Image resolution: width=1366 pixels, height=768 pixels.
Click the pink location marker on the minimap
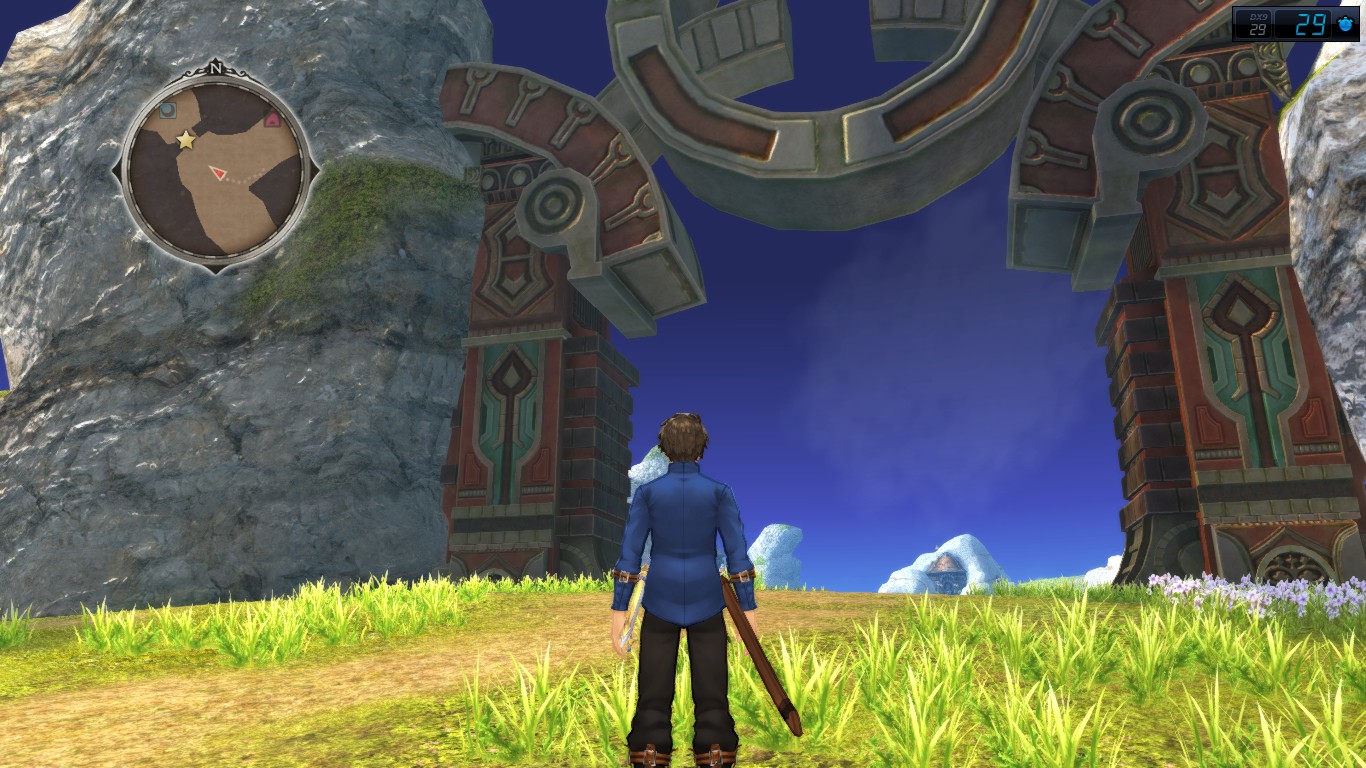pyautogui.click(x=272, y=120)
